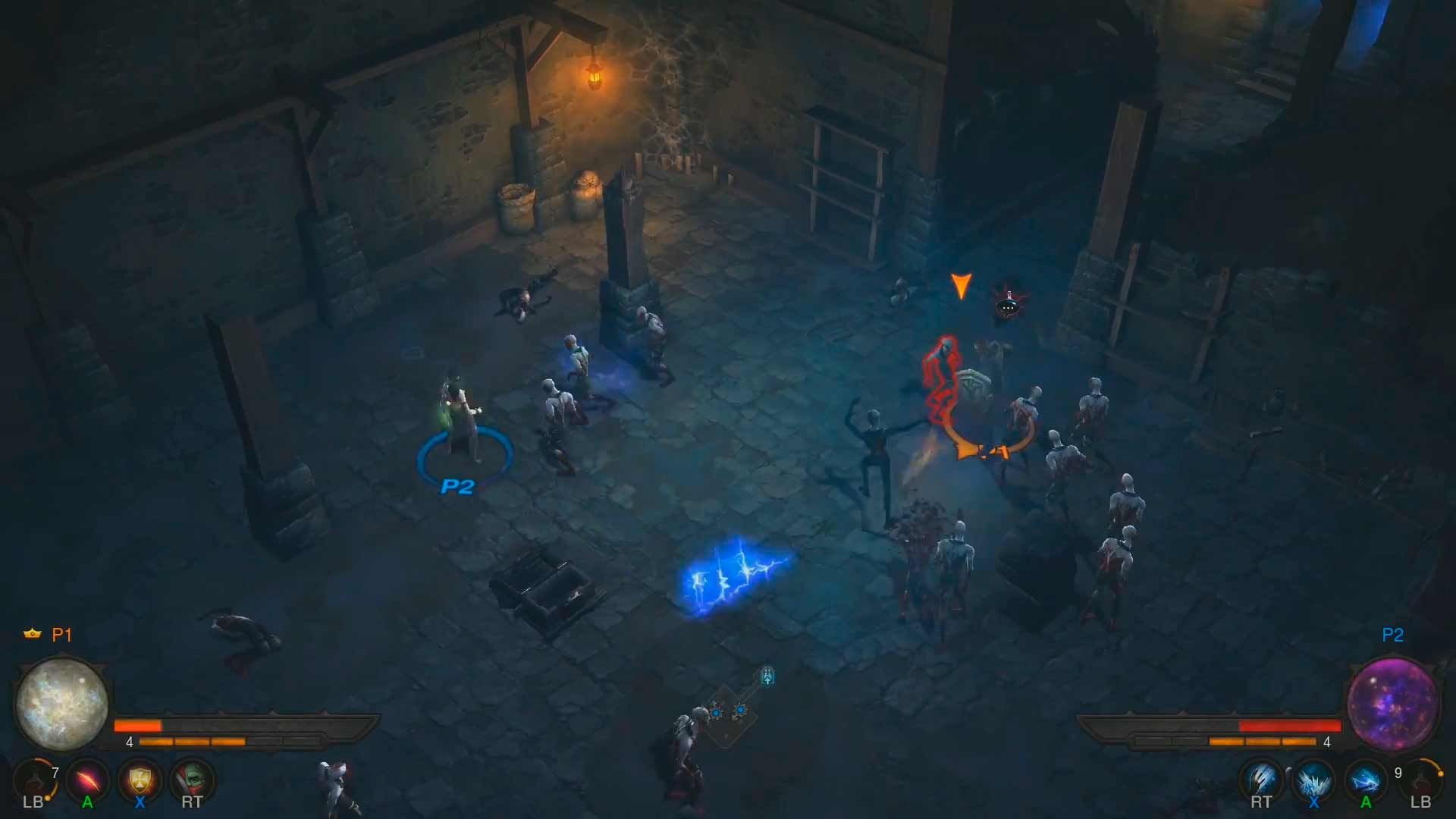Screen dimensions: 1456x819
Task: Click the orange objective arrow marker
Action: pyautogui.click(x=962, y=287)
